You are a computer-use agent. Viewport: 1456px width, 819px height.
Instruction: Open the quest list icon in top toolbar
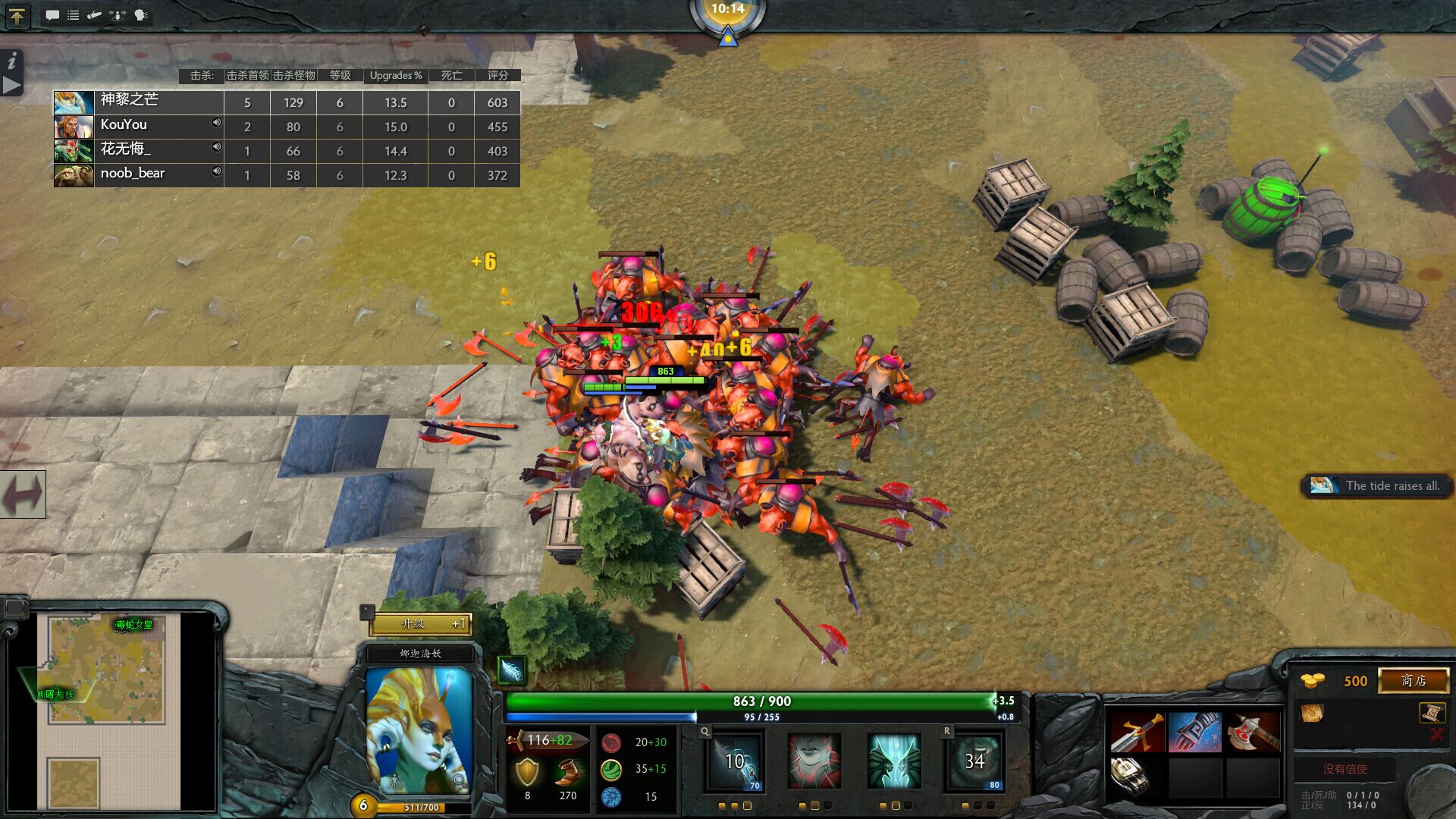(74, 14)
